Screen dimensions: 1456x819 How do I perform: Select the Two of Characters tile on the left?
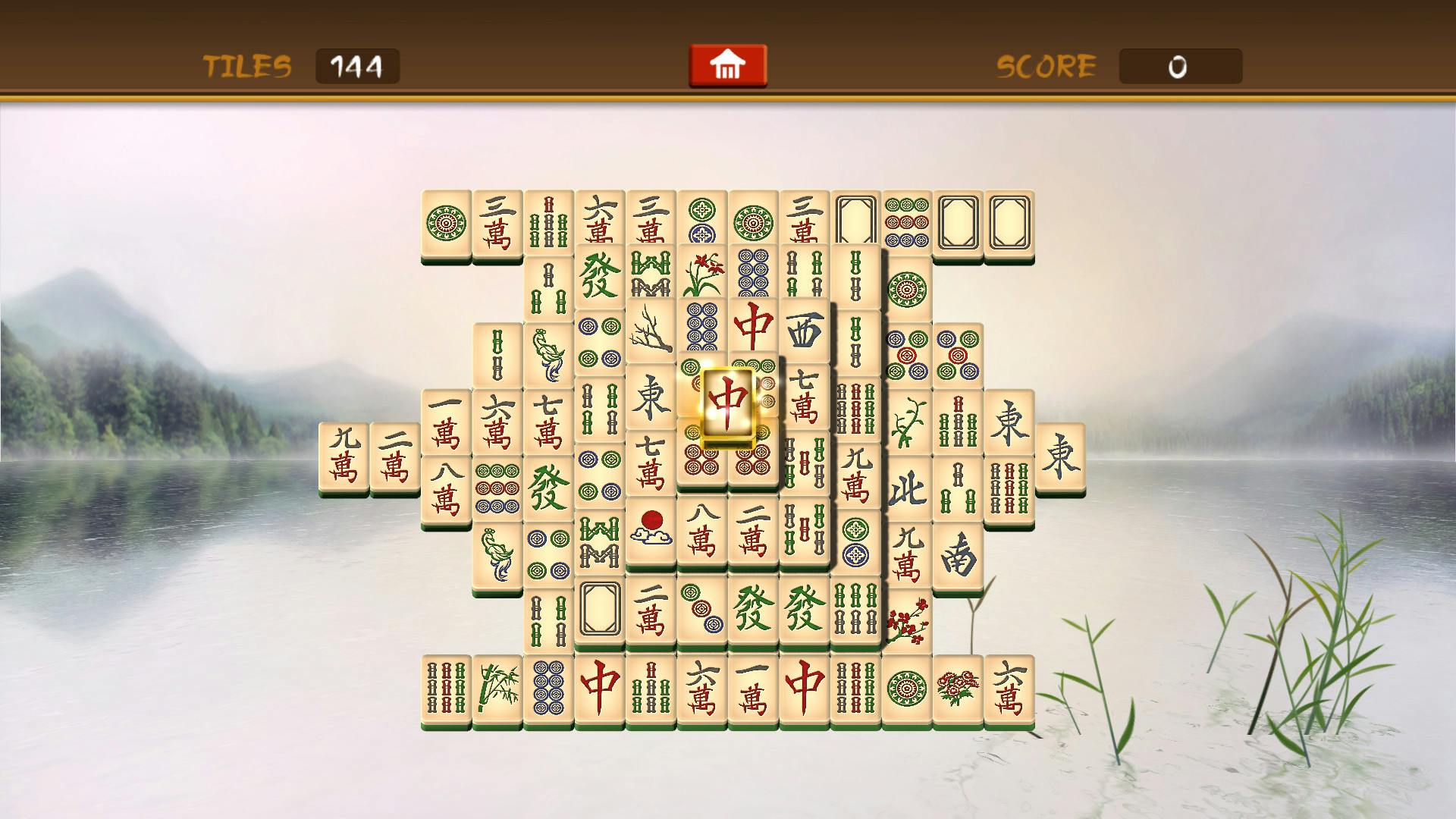pyautogui.click(x=397, y=455)
